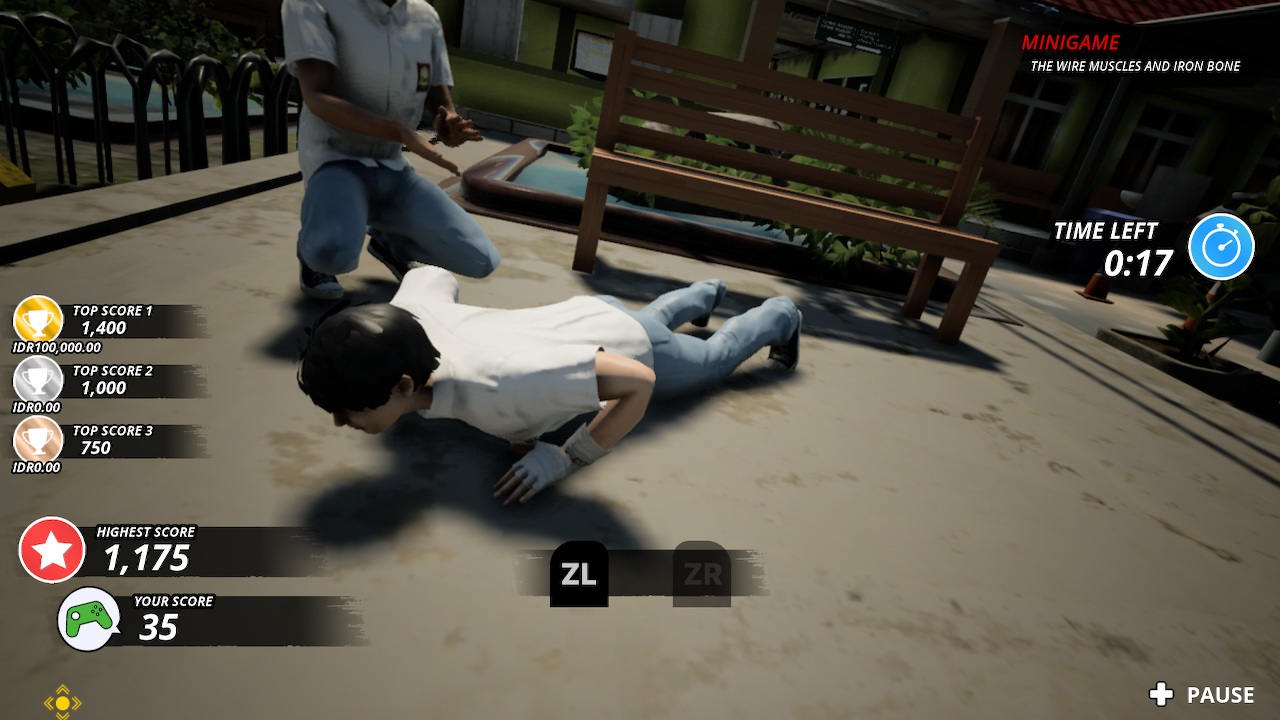The width and height of the screenshot is (1280, 720).
Task: Click the red star Highest Score icon
Action: coord(53,549)
